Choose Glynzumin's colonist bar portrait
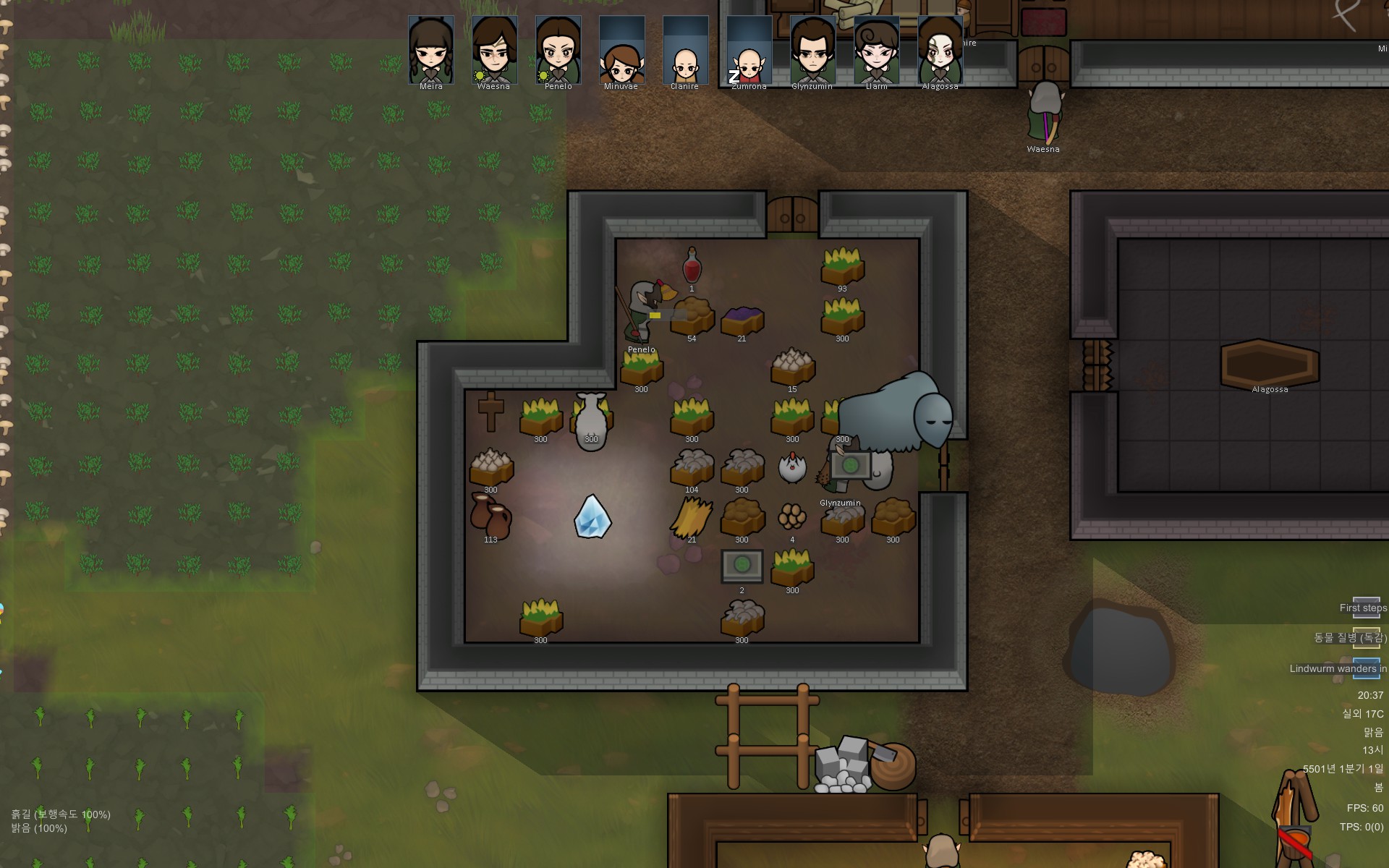 point(812,51)
